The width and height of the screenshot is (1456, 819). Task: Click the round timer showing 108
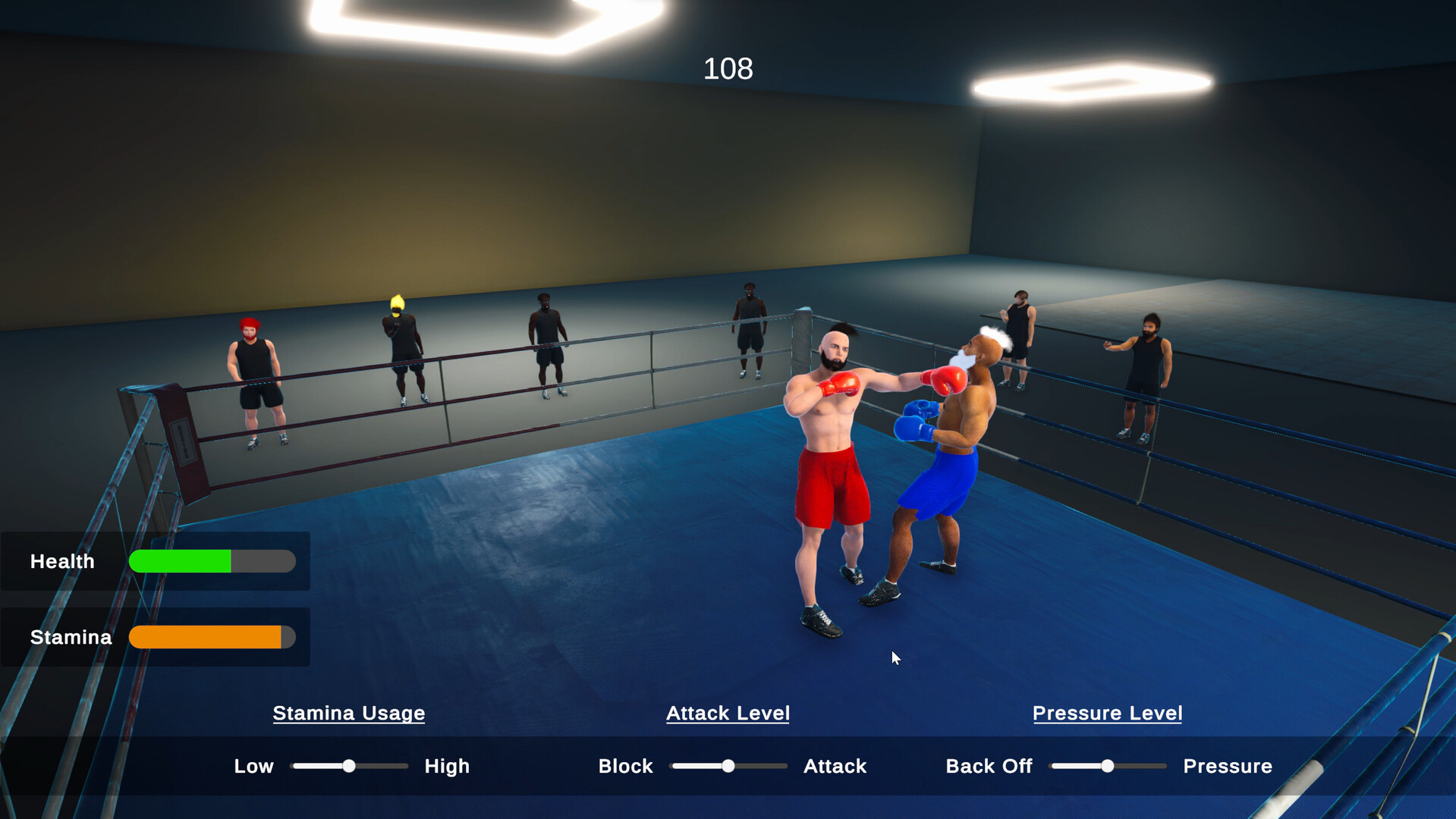pyautogui.click(x=728, y=68)
